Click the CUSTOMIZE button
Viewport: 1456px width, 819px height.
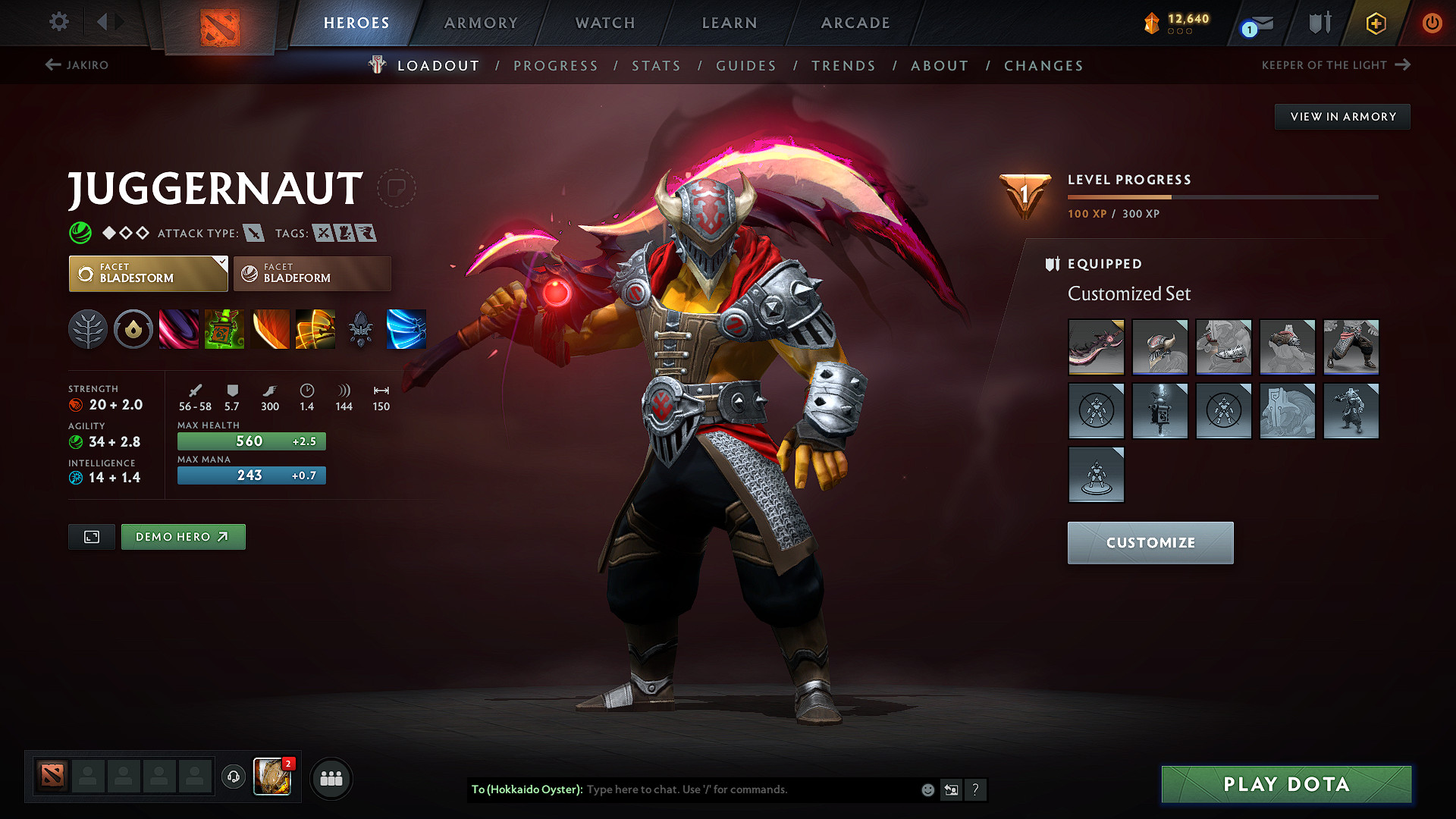pos(1150,542)
